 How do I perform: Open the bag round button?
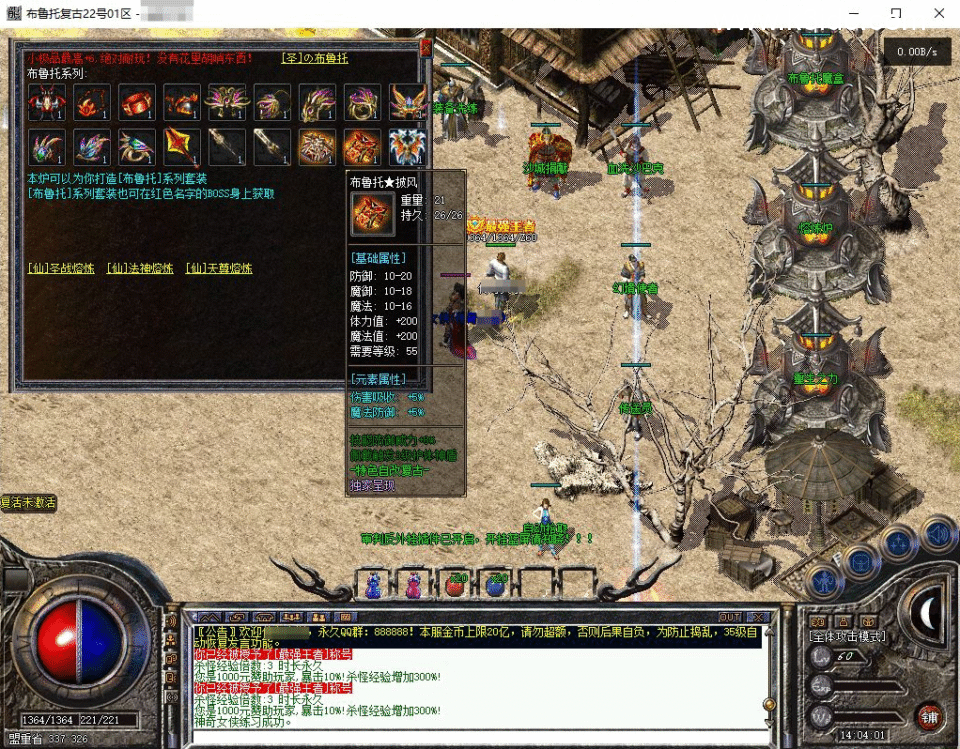860,560
